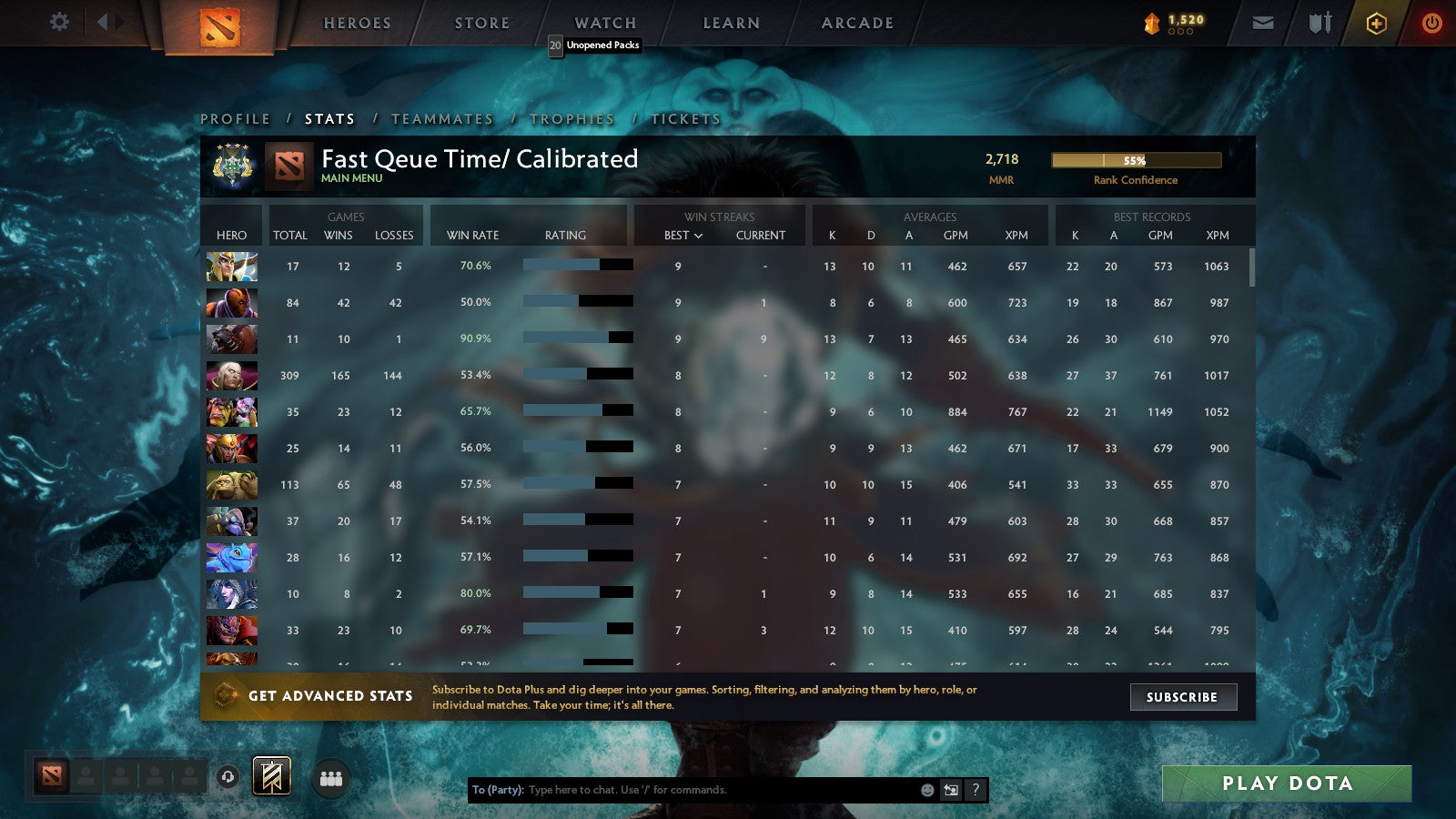Click the red power exit icon
This screenshot has height=819, width=1456.
[x=1431, y=22]
